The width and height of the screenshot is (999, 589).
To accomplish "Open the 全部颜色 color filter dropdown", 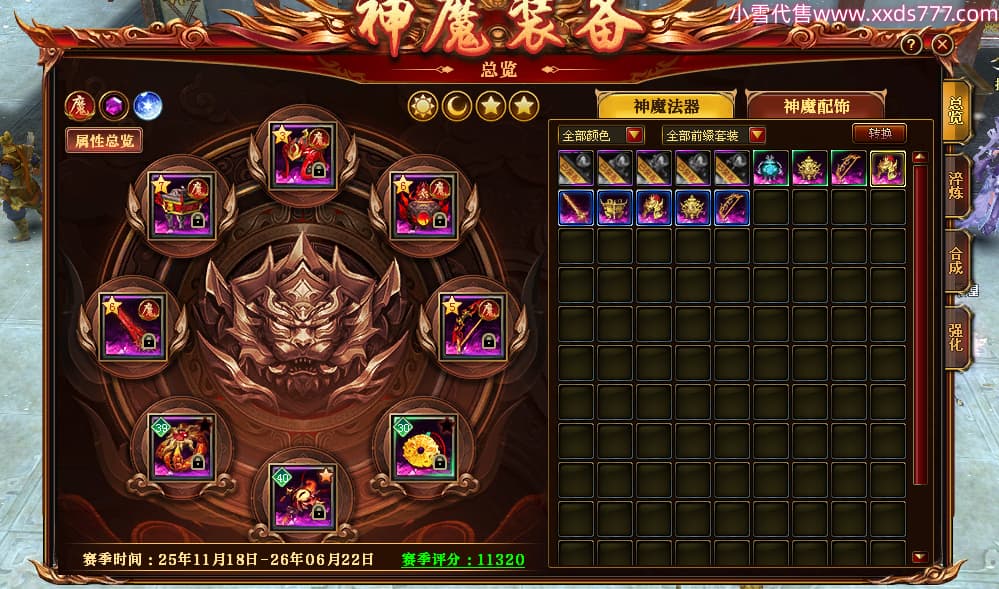I will coord(634,135).
